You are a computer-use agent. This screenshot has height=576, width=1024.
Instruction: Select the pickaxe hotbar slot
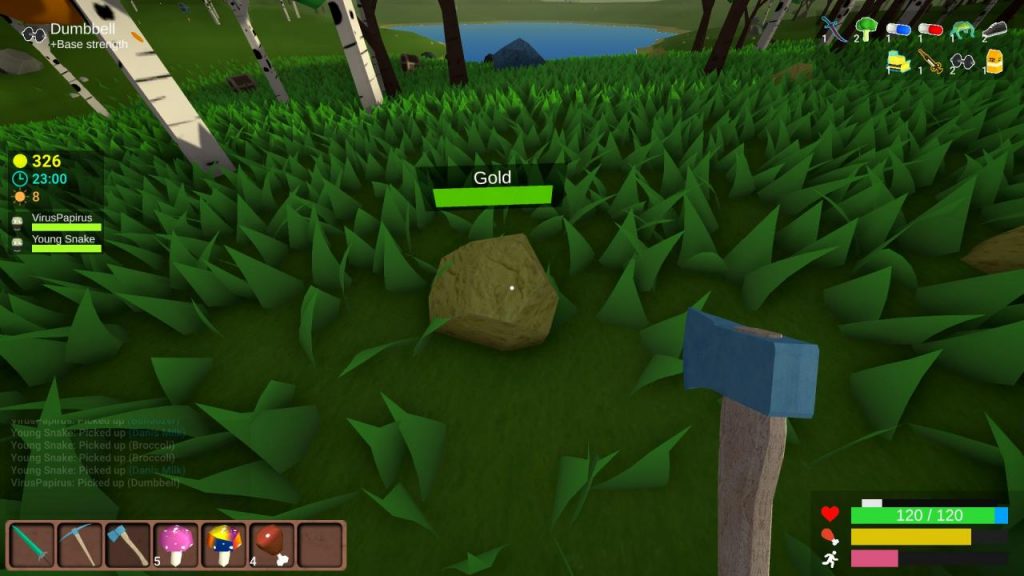(78, 545)
